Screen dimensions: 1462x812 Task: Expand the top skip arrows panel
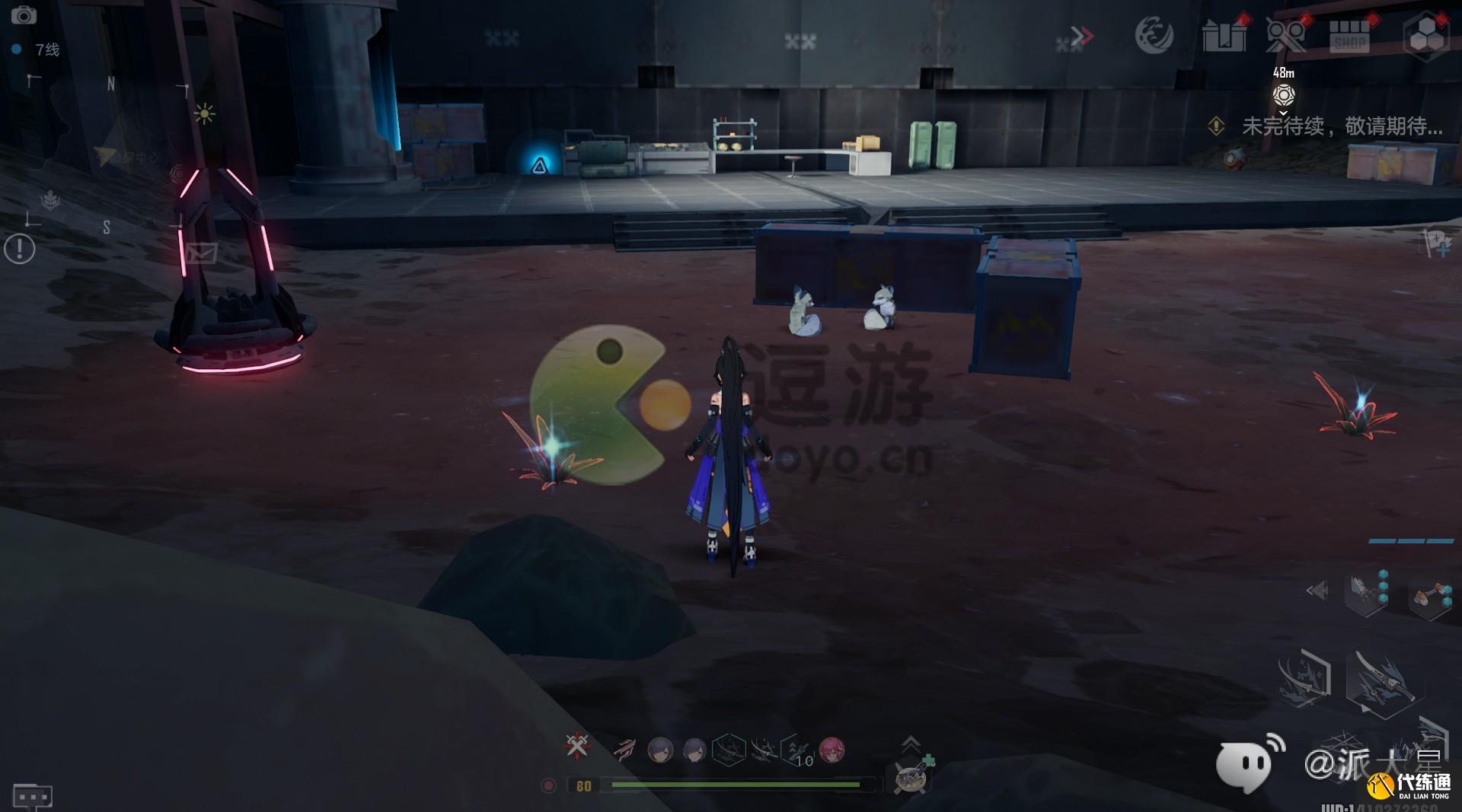coord(1081,34)
